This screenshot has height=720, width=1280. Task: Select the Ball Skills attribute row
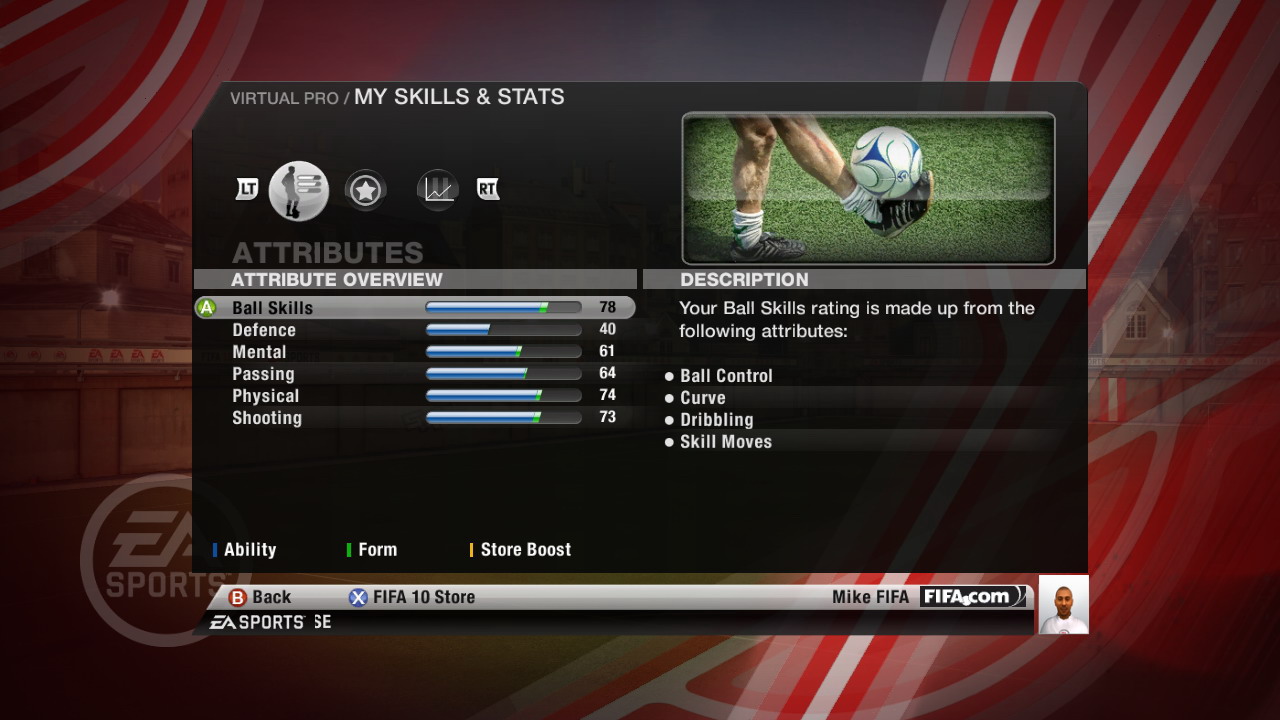tap(414, 308)
